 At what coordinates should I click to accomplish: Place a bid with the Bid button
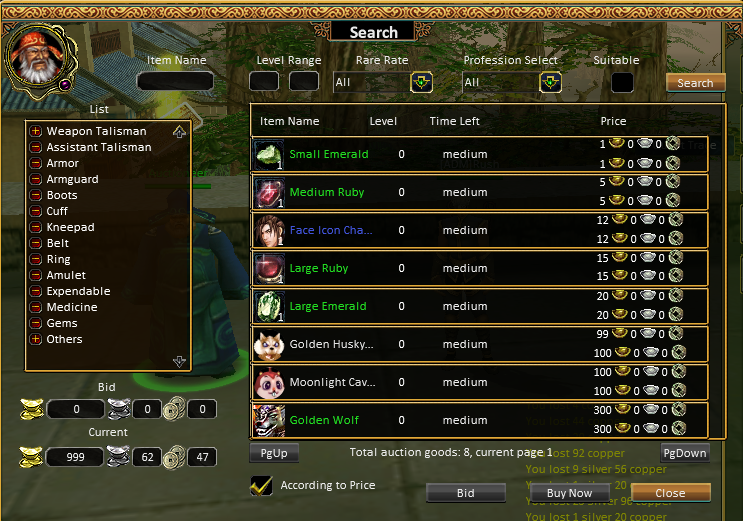pyautogui.click(x=465, y=493)
